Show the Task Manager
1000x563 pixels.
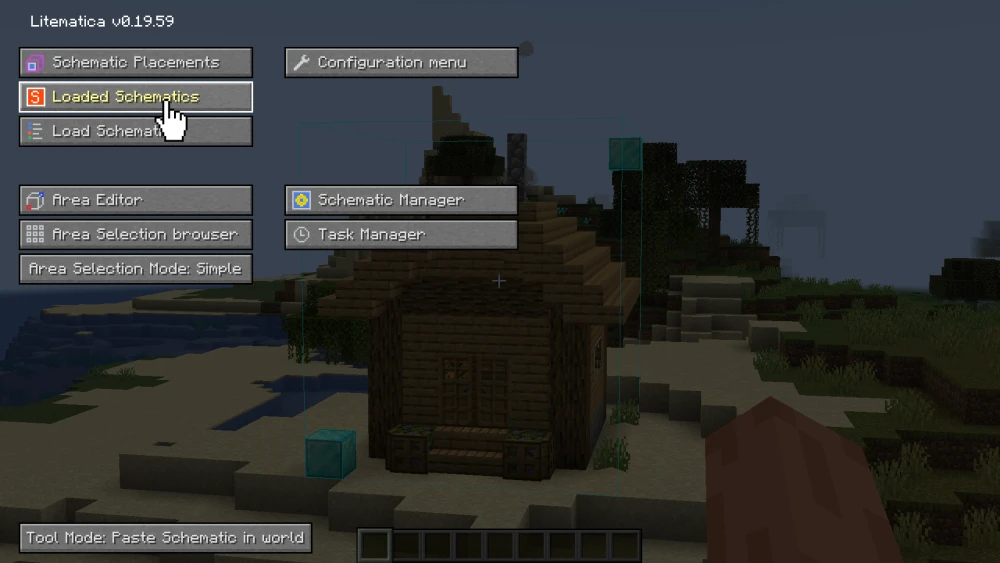coord(401,234)
